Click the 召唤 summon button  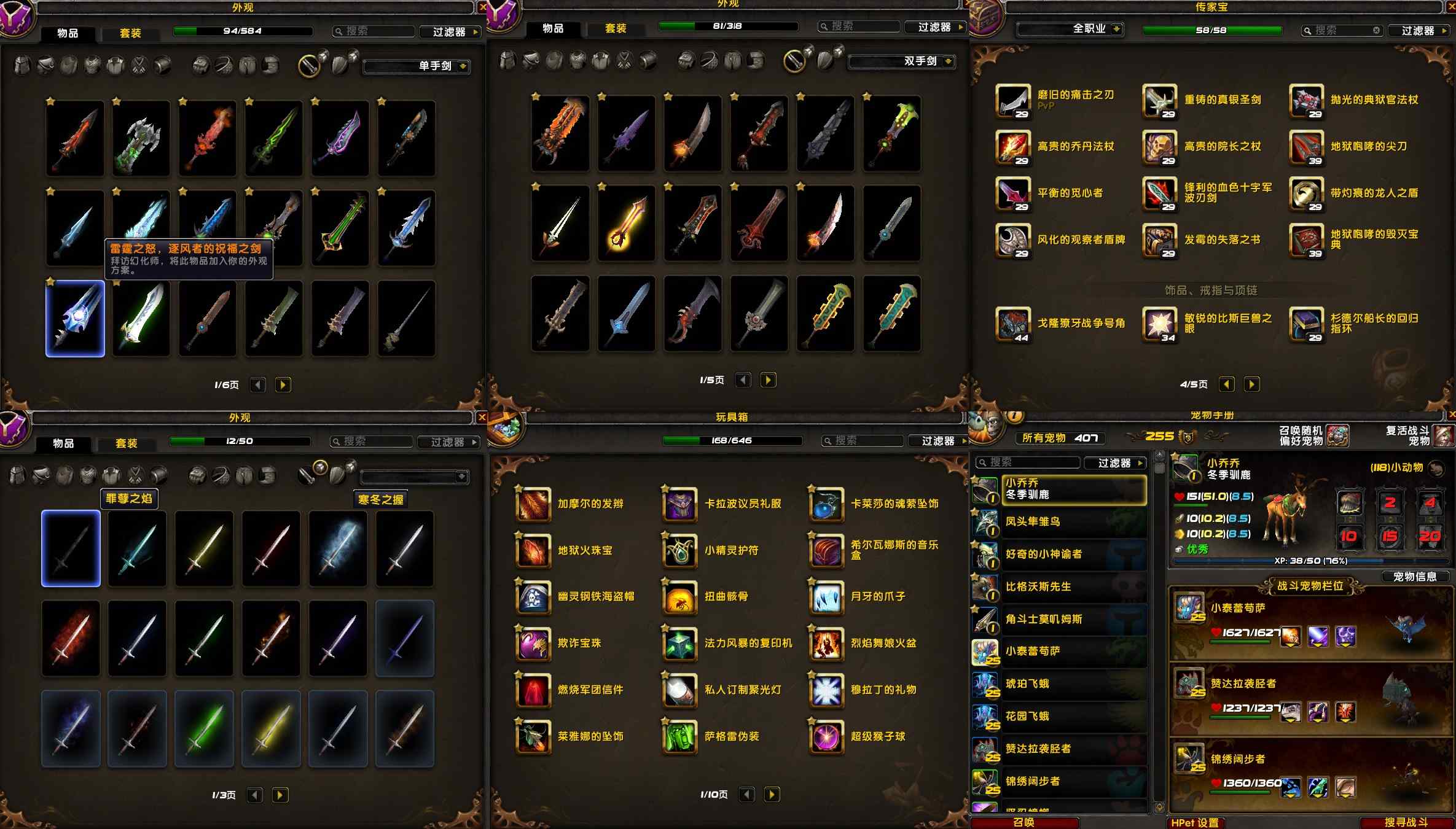tap(1024, 822)
